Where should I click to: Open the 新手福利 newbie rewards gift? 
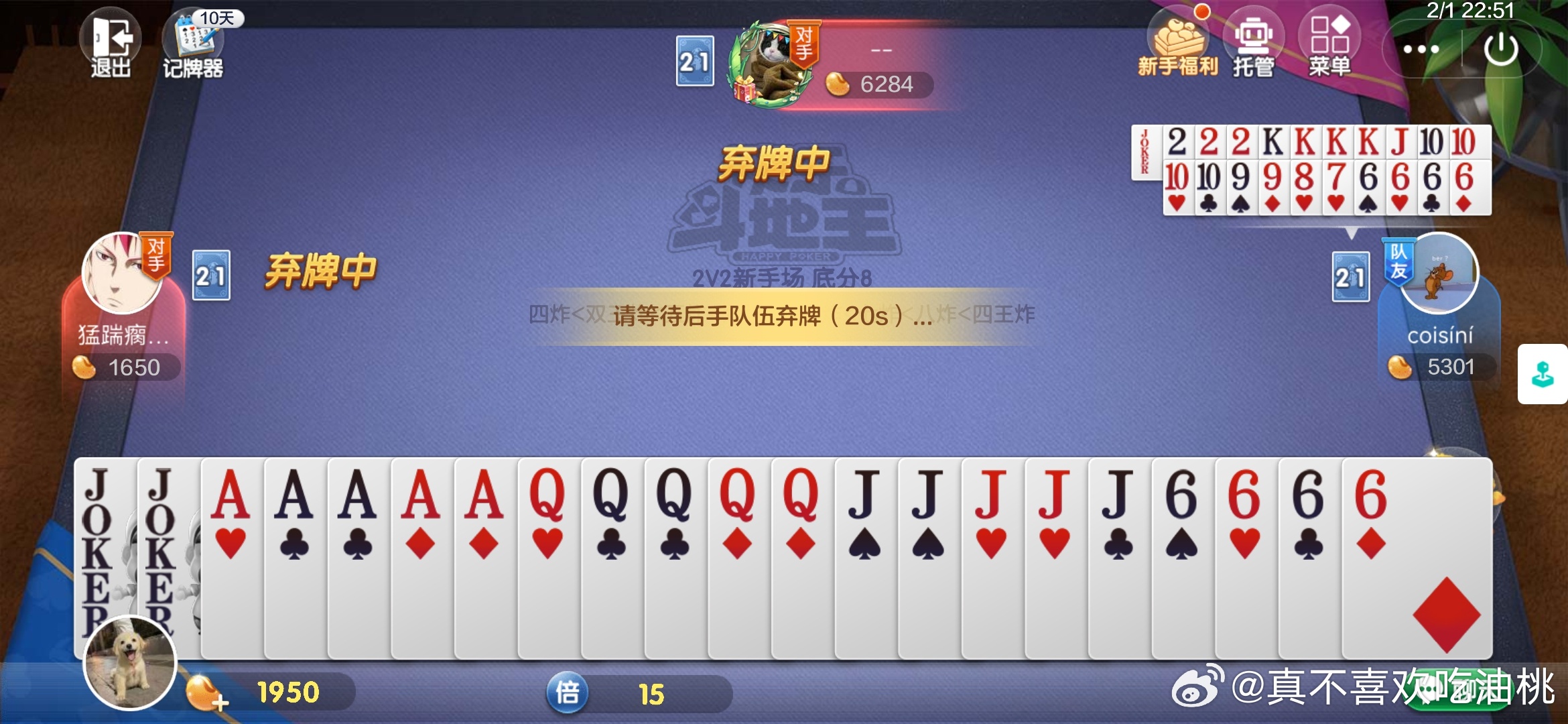click(1178, 42)
